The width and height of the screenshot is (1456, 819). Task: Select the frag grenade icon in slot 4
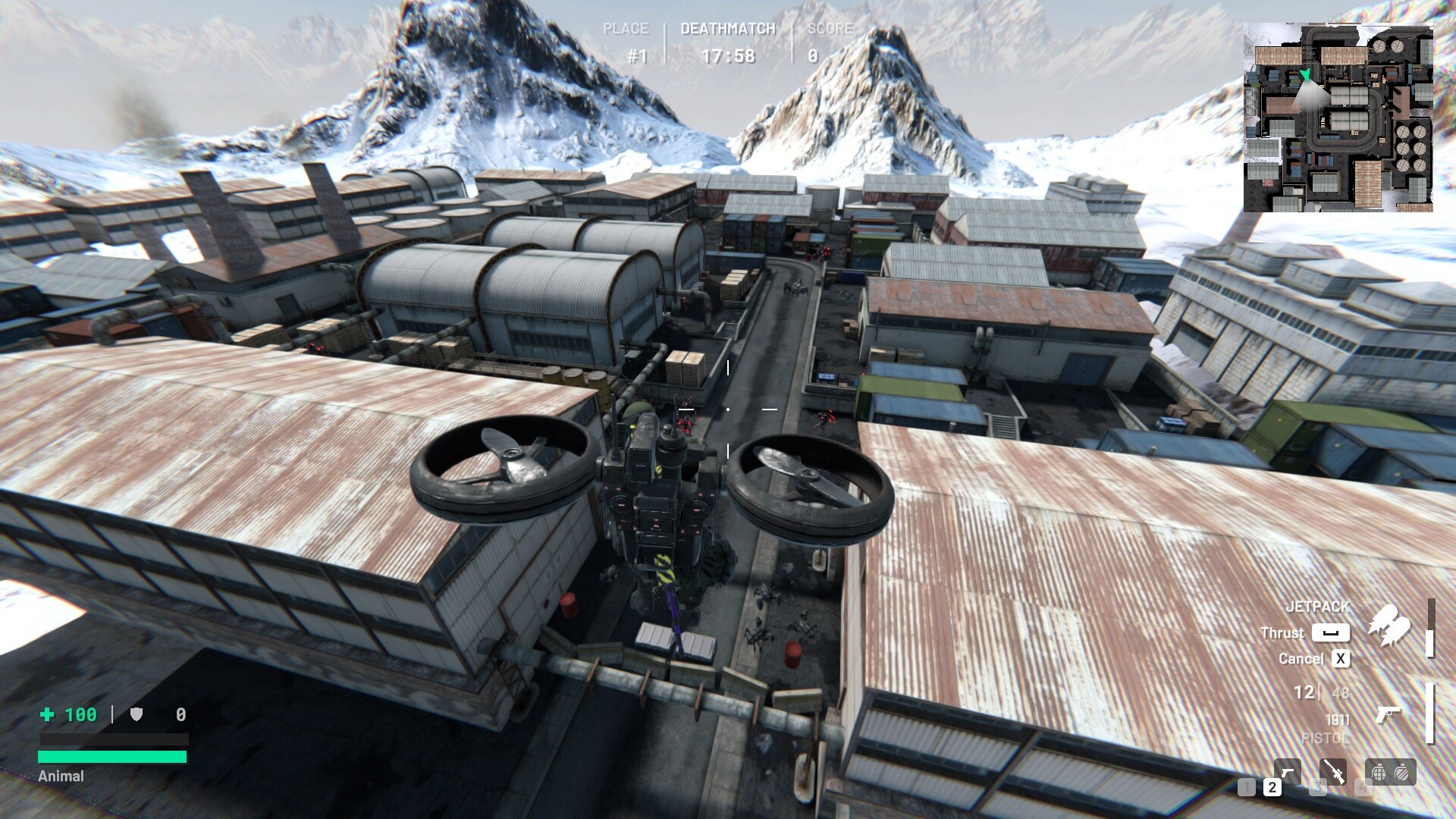tap(1379, 773)
